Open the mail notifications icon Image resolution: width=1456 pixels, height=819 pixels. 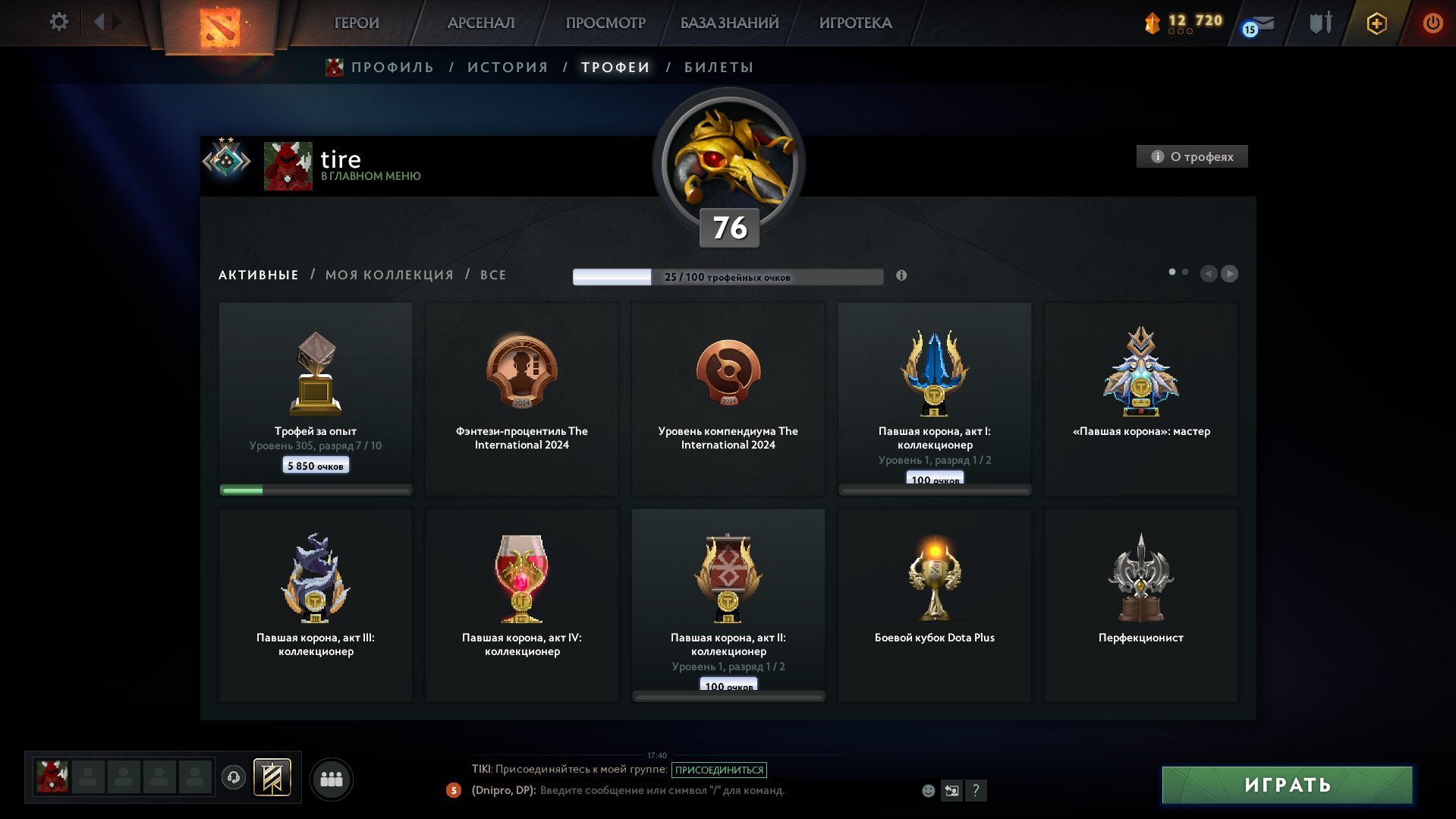1260,25
